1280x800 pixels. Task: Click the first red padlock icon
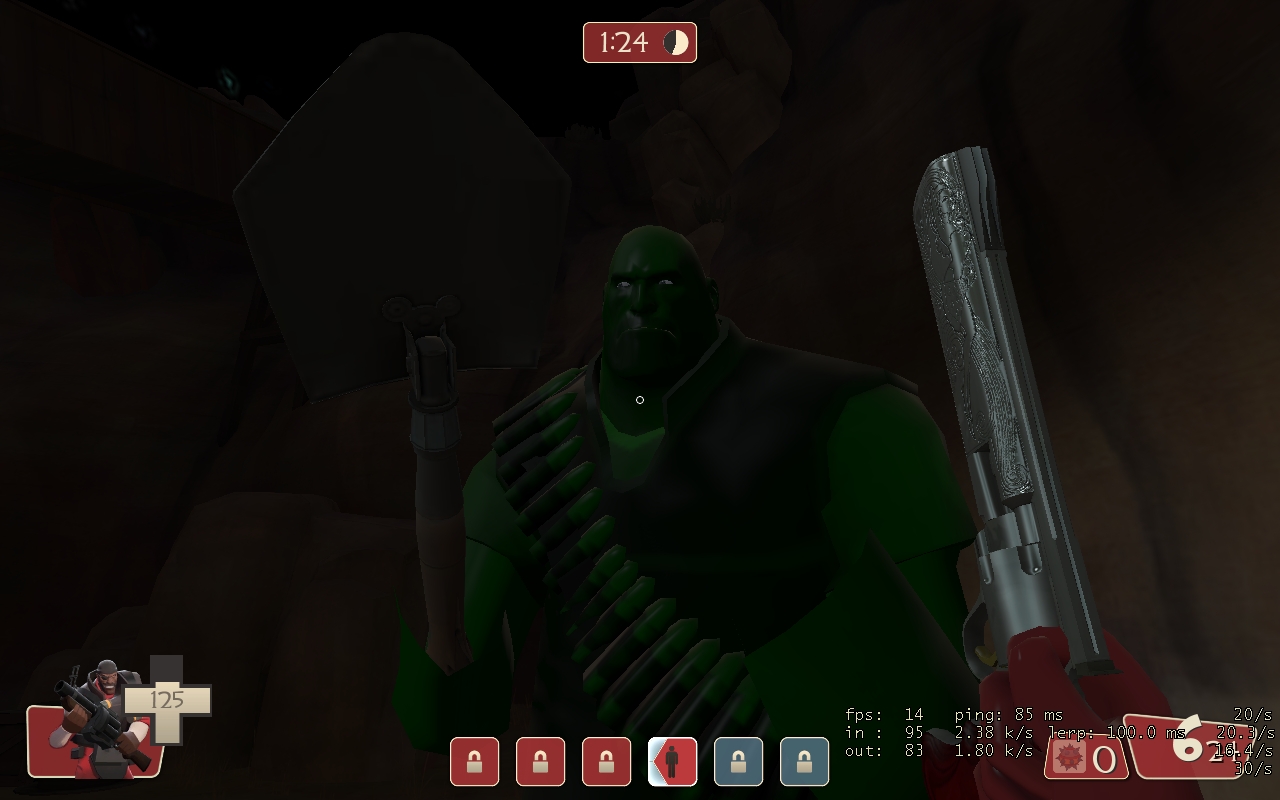tap(474, 761)
